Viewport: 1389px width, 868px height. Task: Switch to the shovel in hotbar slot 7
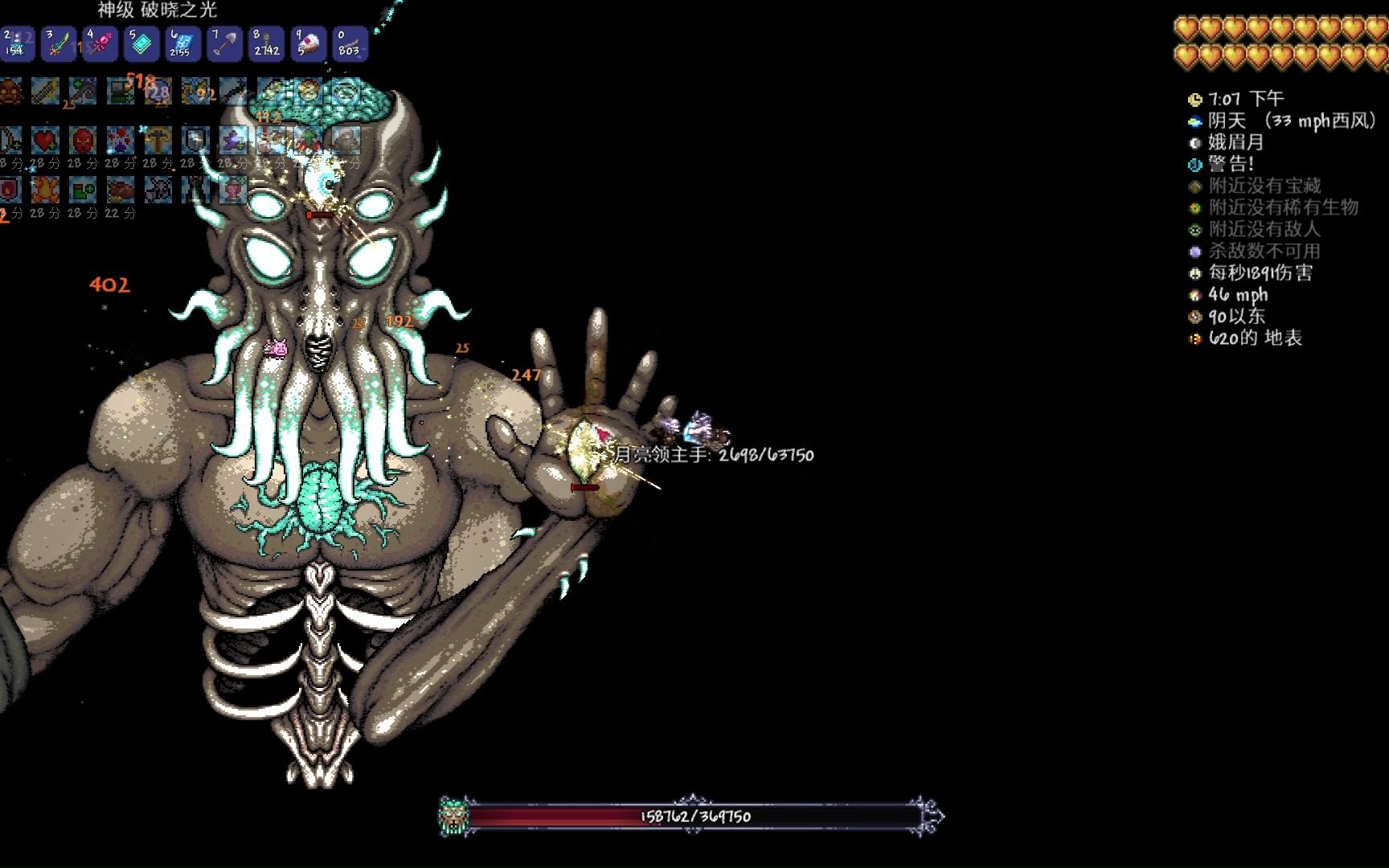pos(224,43)
